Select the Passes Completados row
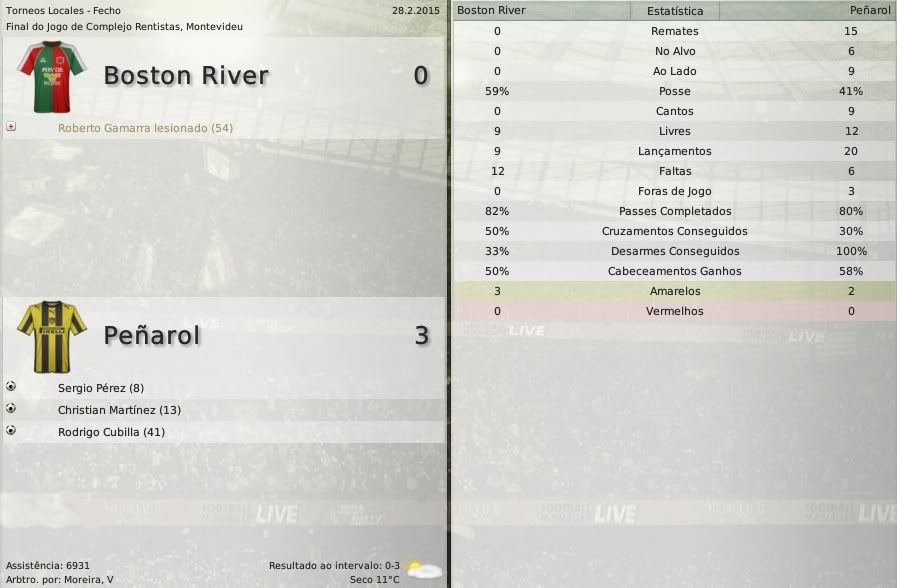Screen dimensions: 897x588 675,211
